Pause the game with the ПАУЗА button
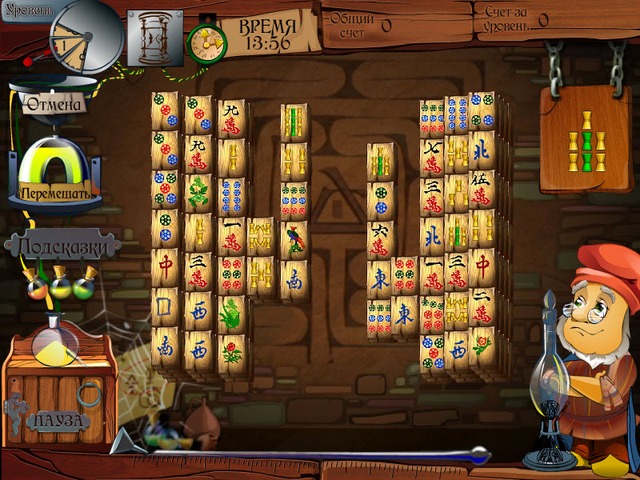The height and width of the screenshot is (480, 640). 59,421
